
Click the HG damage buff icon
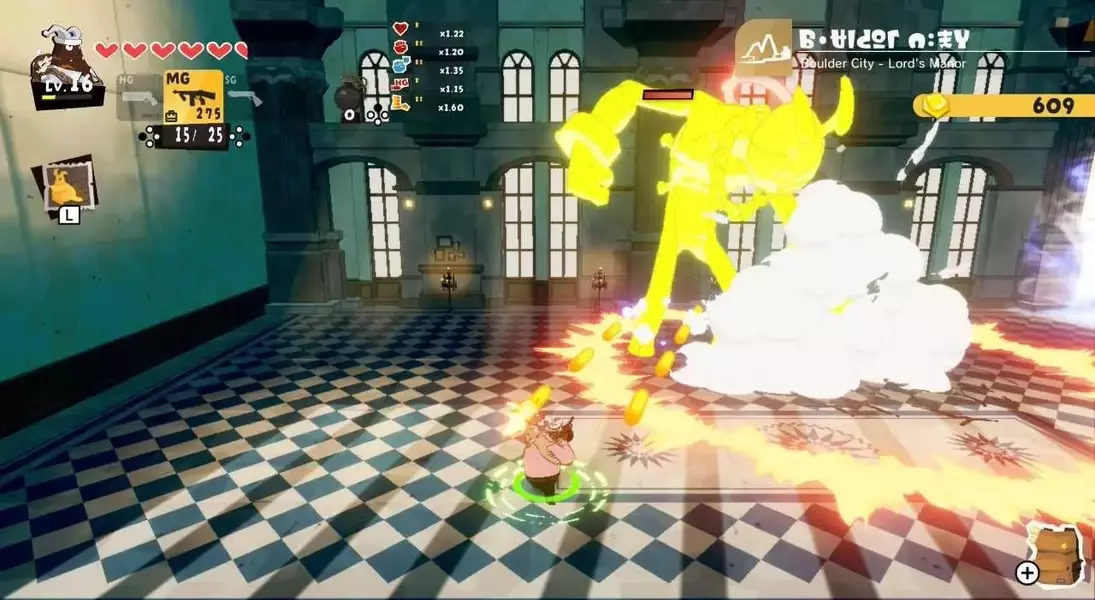coord(400,84)
